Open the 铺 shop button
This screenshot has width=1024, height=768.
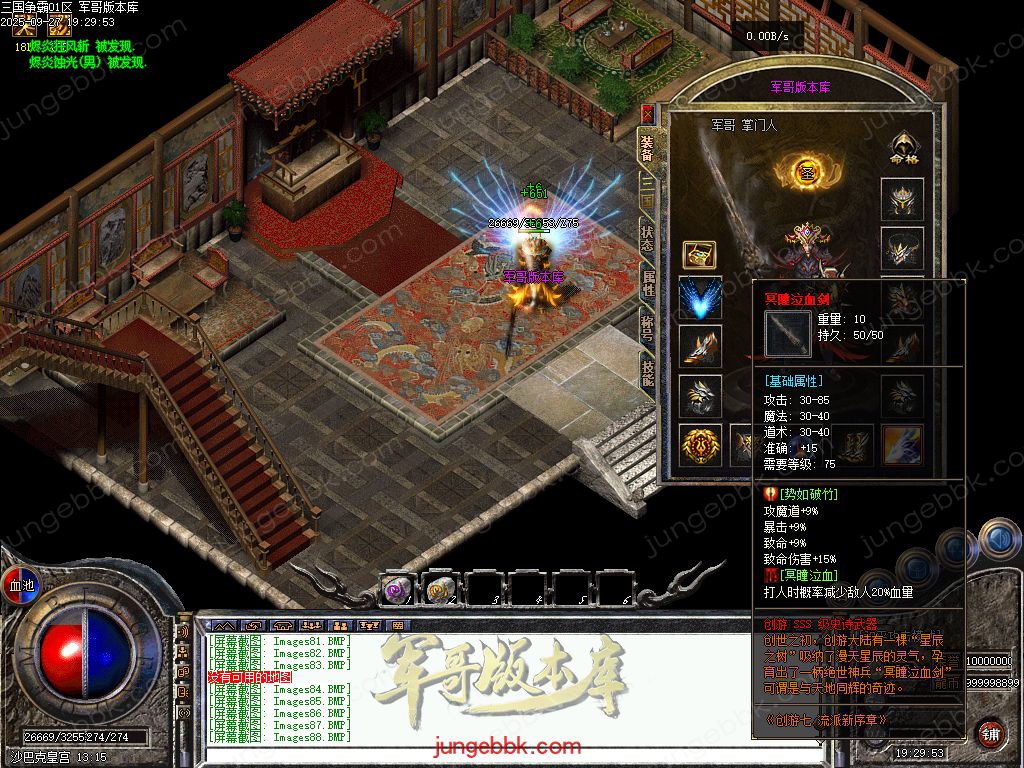coord(990,733)
